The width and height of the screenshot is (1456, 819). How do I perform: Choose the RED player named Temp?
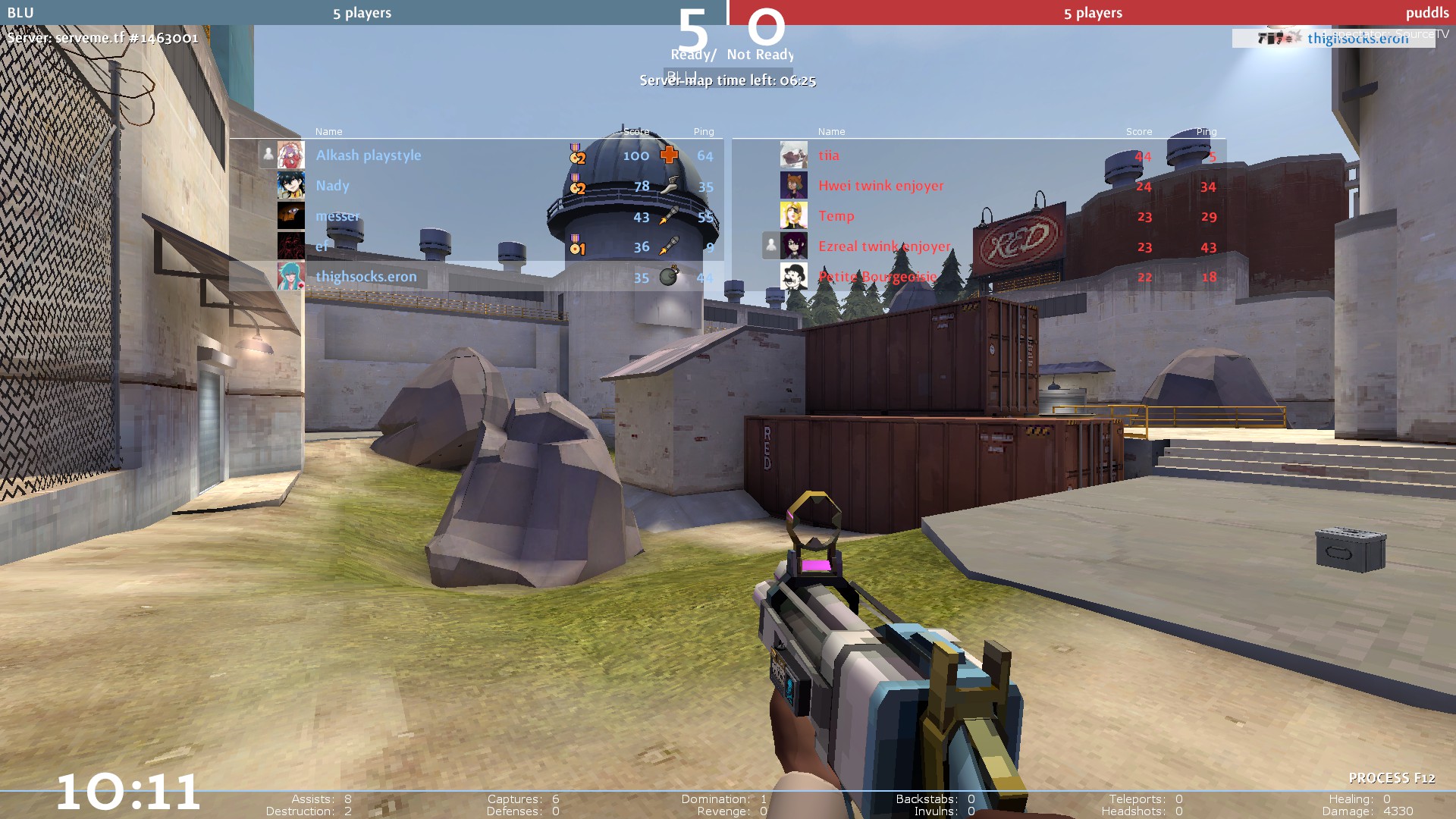pos(836,216)
